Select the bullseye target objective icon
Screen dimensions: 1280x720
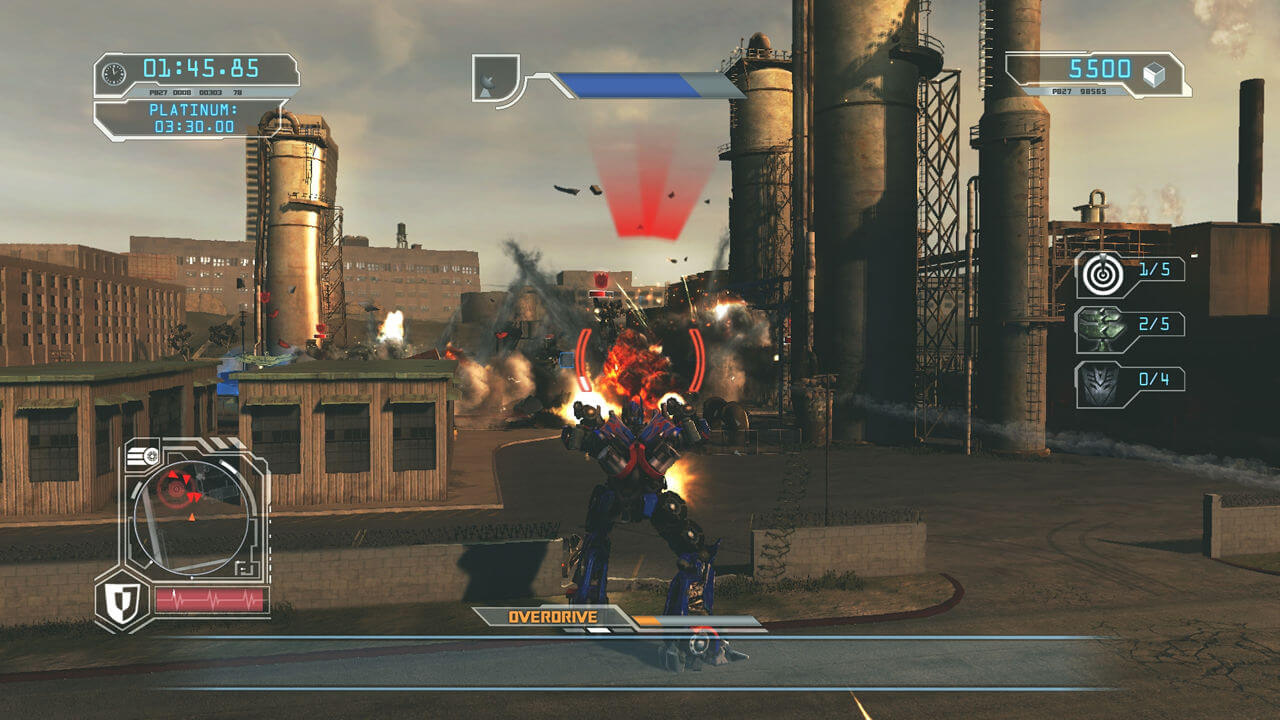point(1100,275)
